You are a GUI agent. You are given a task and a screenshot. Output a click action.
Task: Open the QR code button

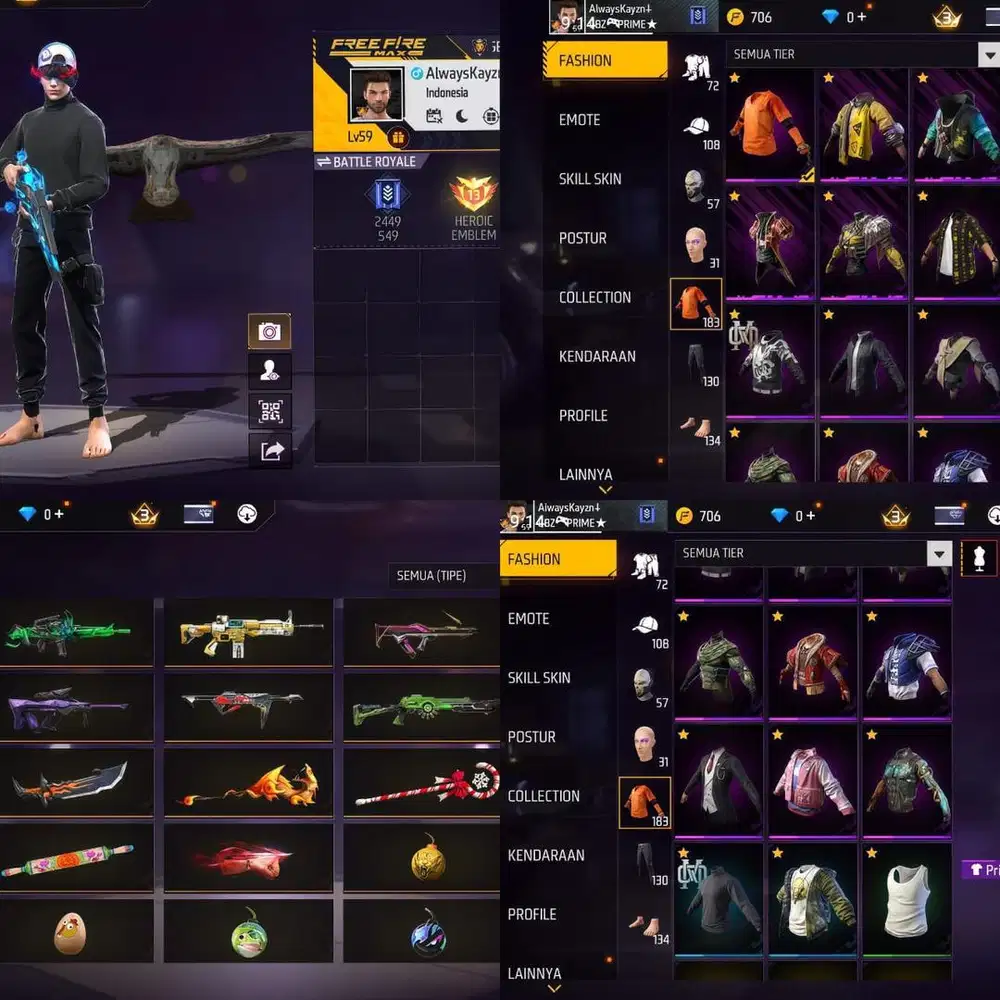tap(269, 411)
